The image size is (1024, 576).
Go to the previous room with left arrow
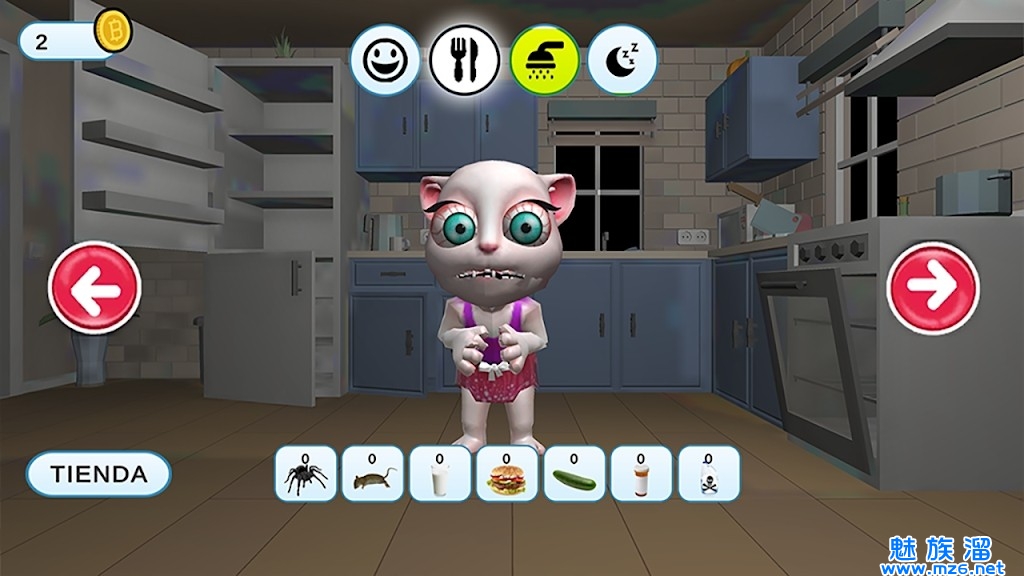pyautogui.click(x=95, y=288)
